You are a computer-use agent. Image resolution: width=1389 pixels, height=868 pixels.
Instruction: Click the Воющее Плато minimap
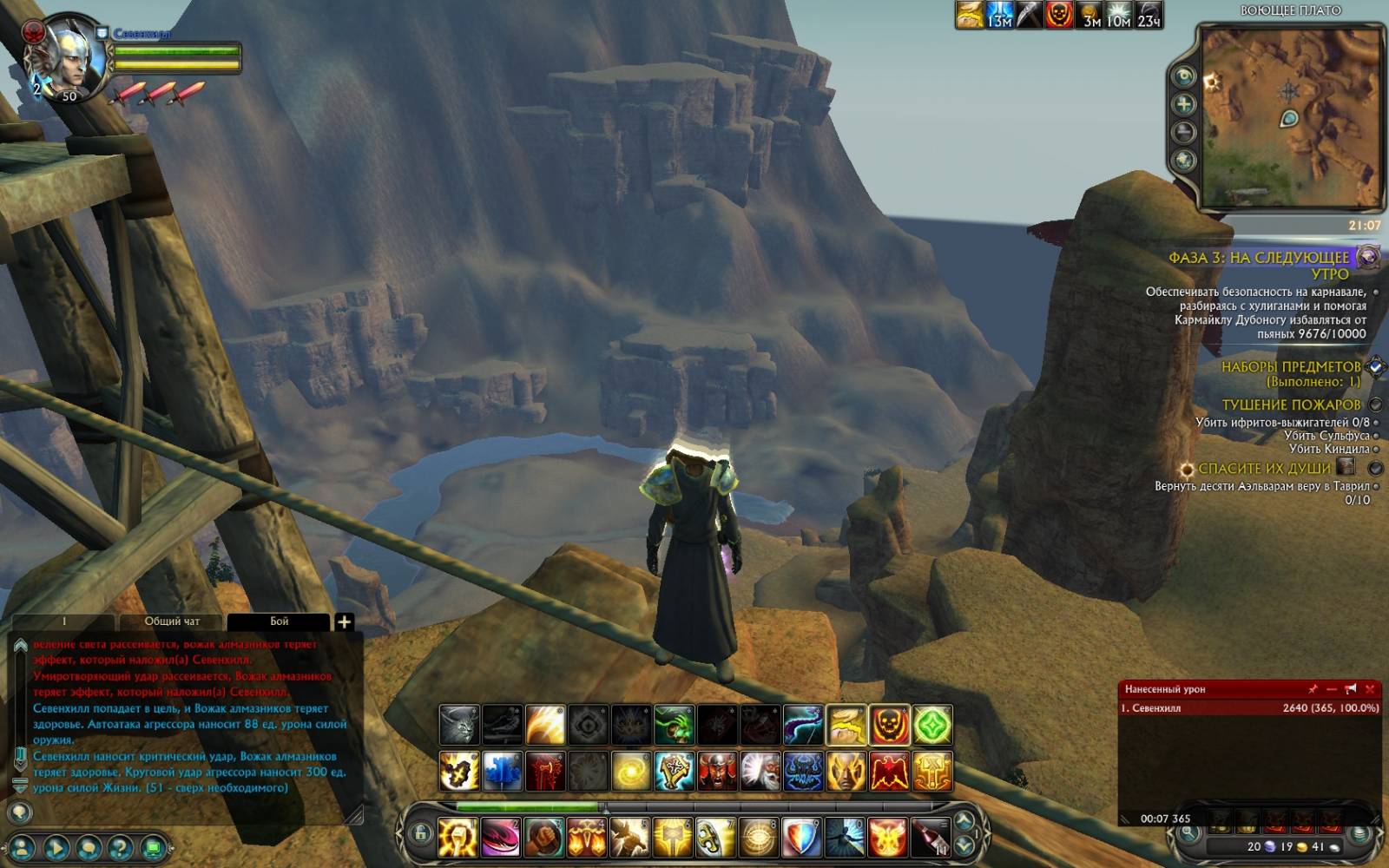tap(1290, 117)
